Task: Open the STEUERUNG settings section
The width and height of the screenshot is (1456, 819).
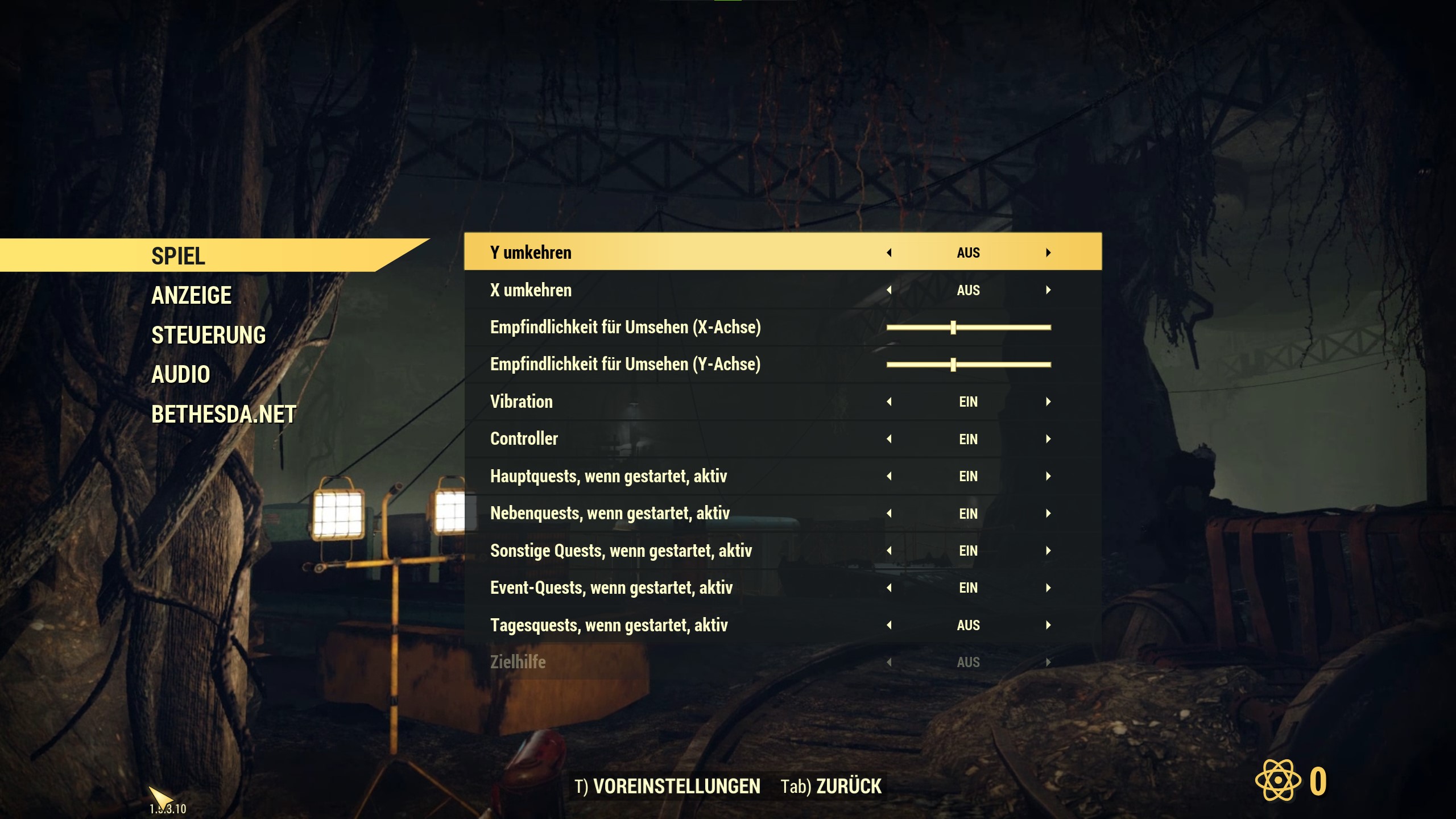Action: pos(208,336)
